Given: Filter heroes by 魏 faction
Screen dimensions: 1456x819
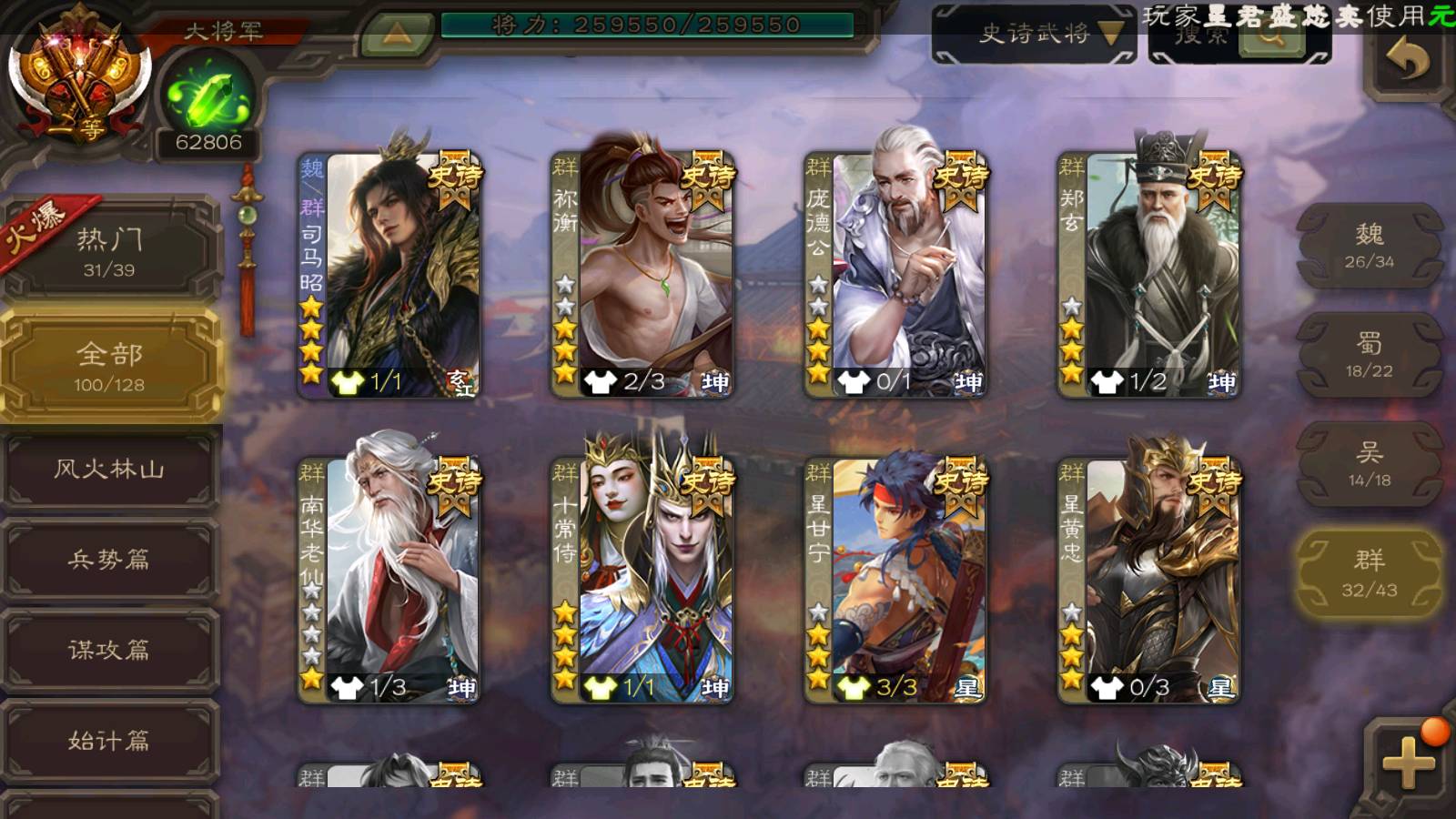Looking at the screenshot, I should [x=1370, y=246].
